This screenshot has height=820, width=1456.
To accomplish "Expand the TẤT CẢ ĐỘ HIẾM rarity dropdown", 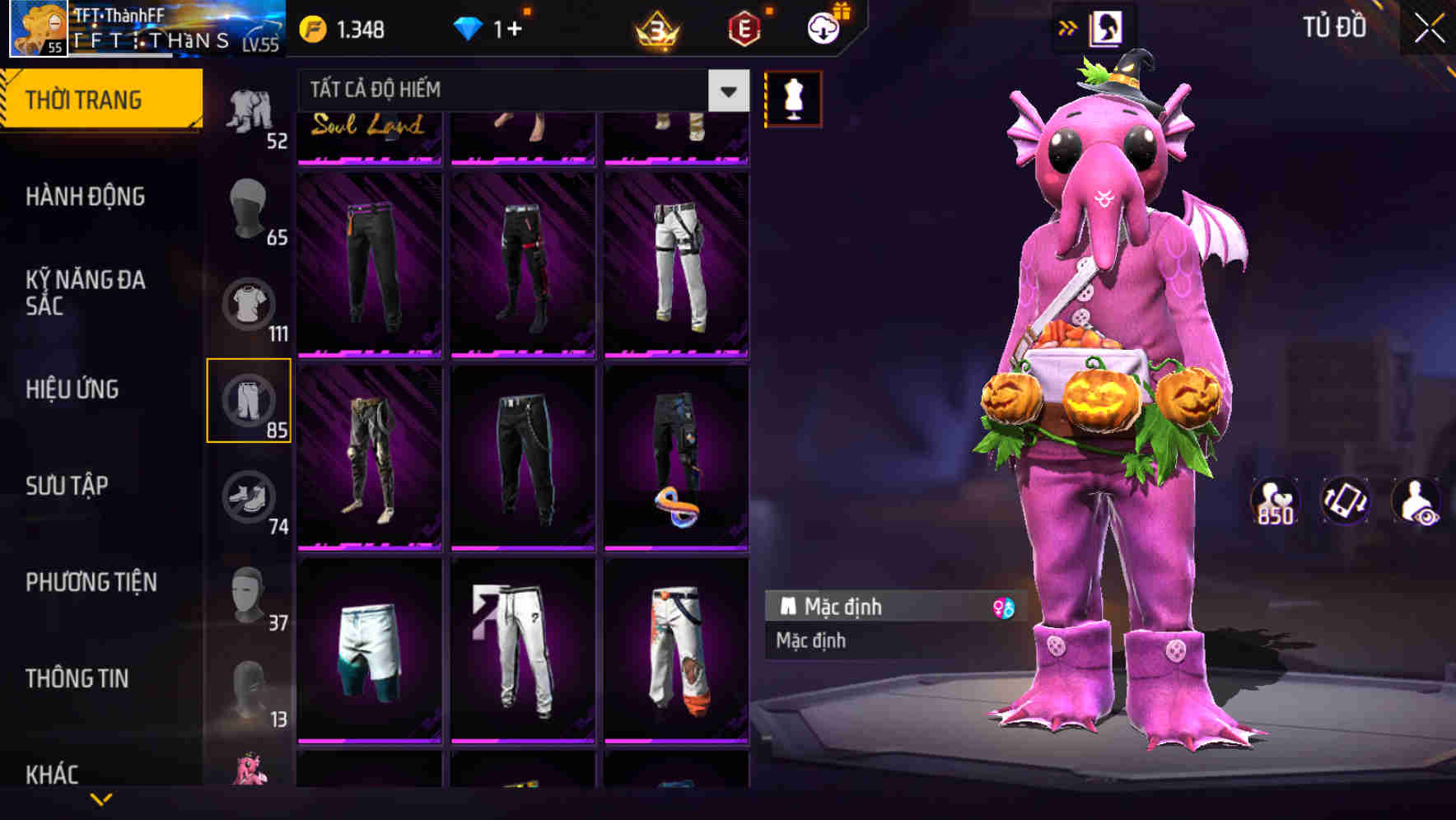I will point(726,91).
